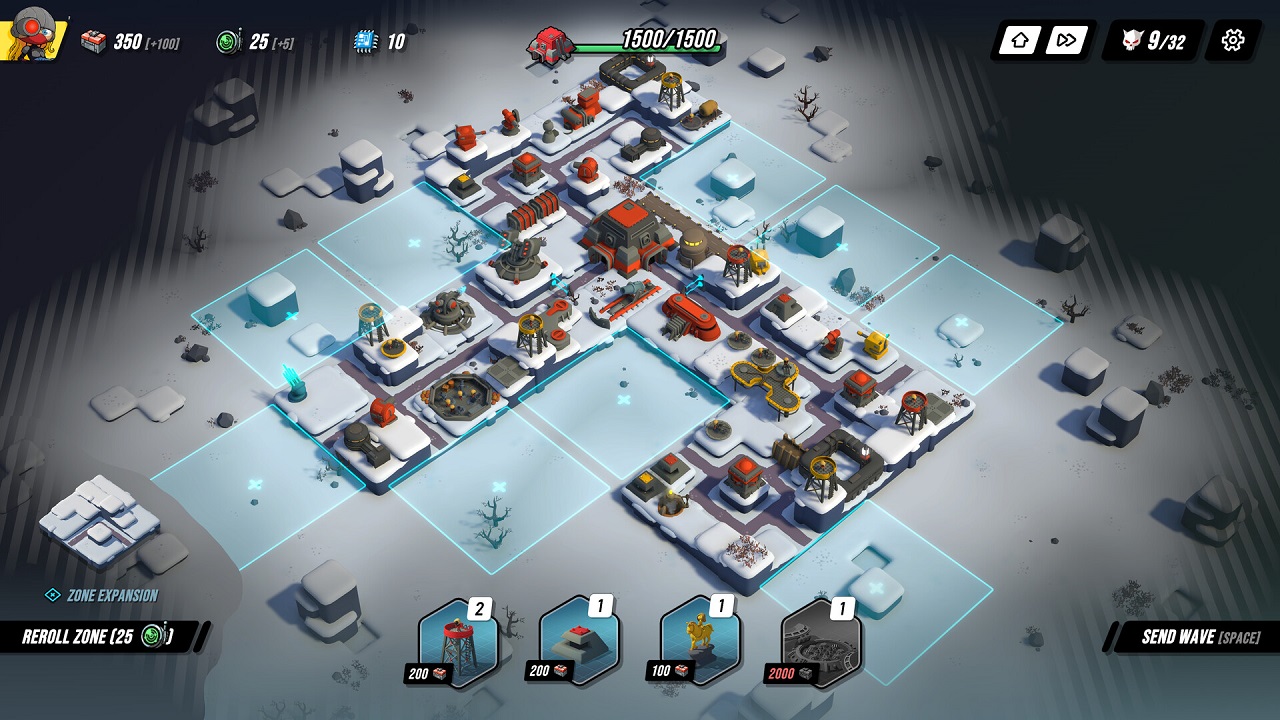Select the player avatar portrait
The image size is (1280, 720).
point(32,32)
